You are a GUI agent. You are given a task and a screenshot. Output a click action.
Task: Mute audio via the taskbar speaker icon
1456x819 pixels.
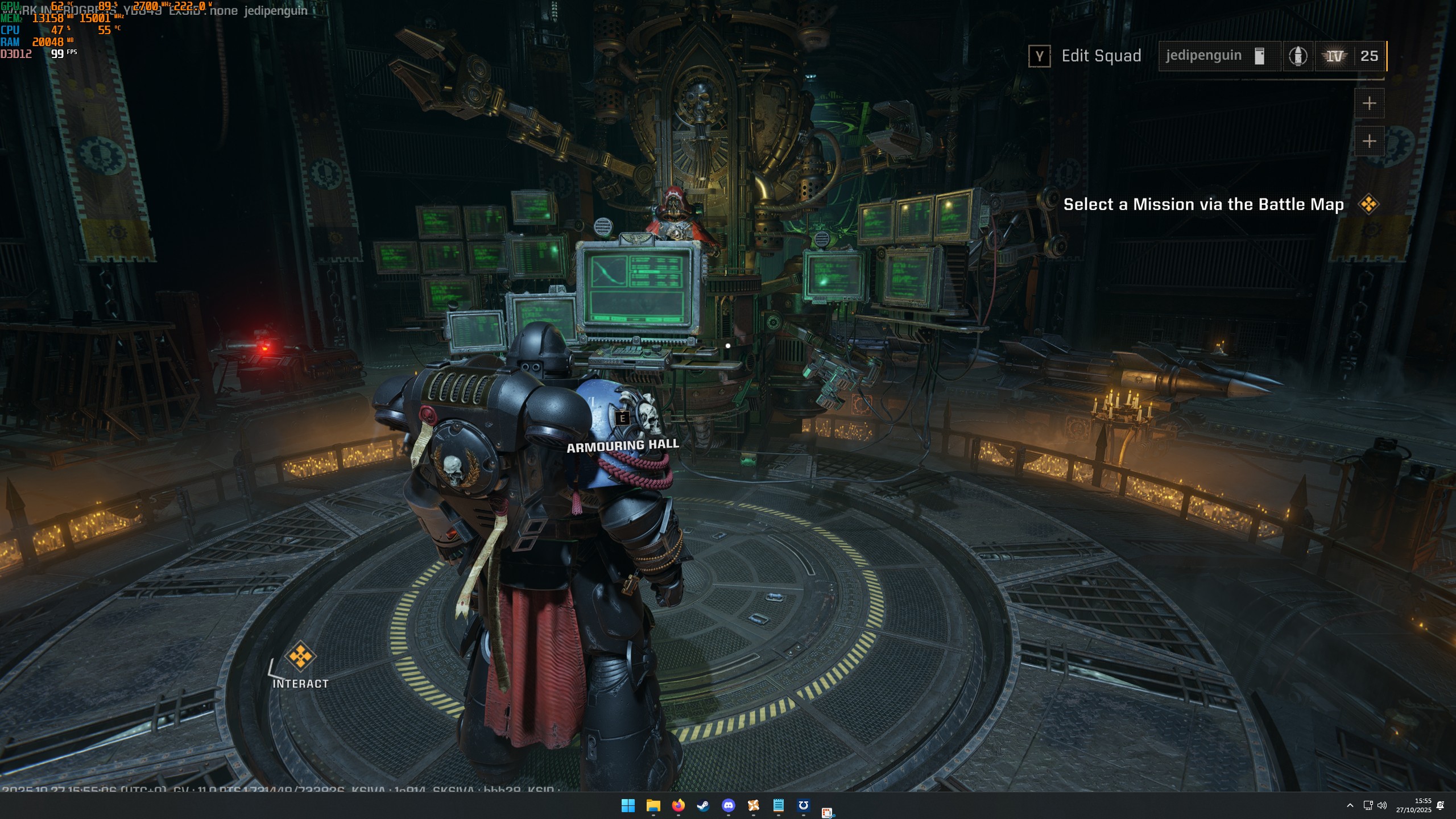click(x=1381, y=806)
